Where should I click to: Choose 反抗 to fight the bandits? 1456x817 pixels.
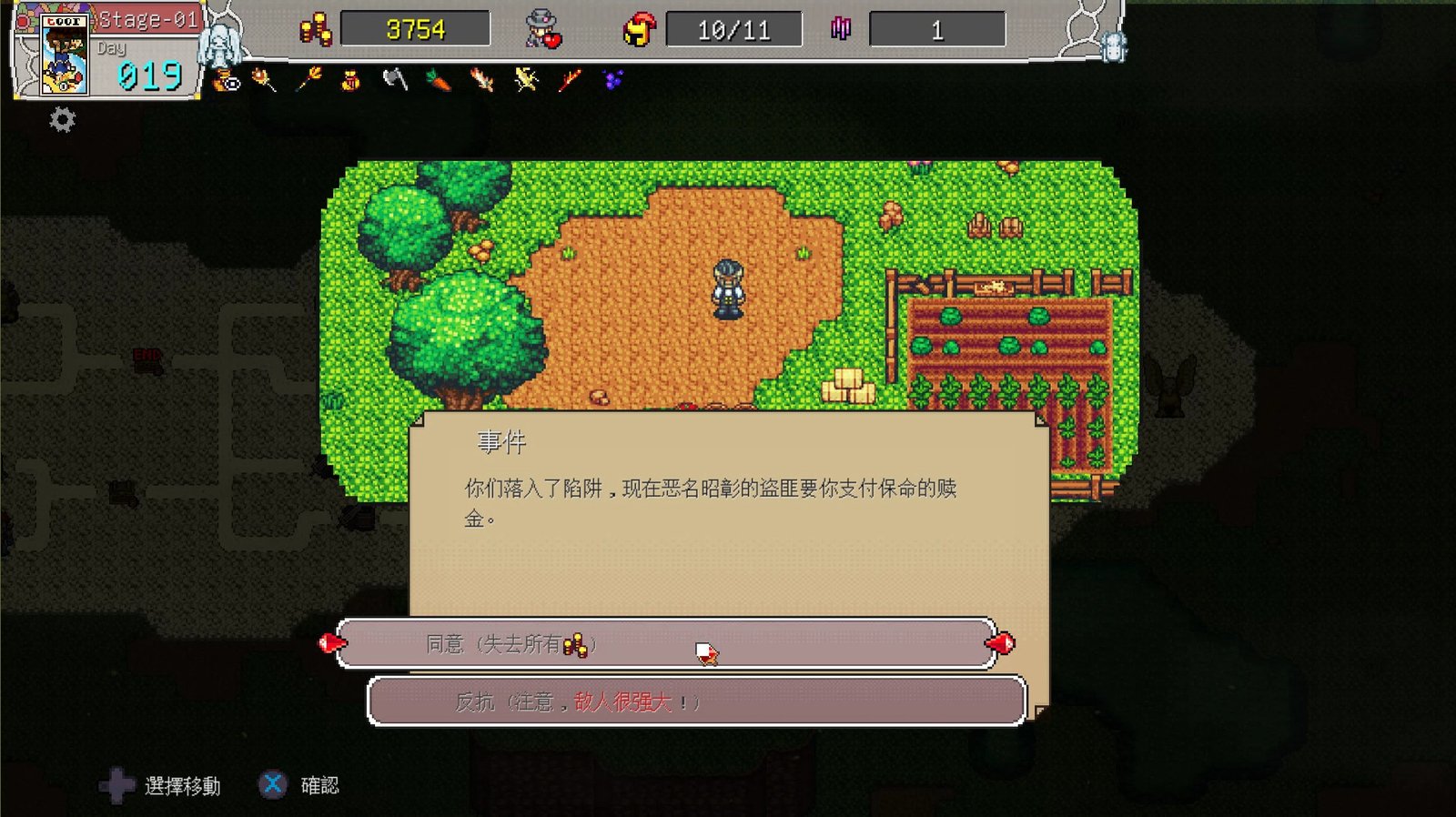point(696,701)
